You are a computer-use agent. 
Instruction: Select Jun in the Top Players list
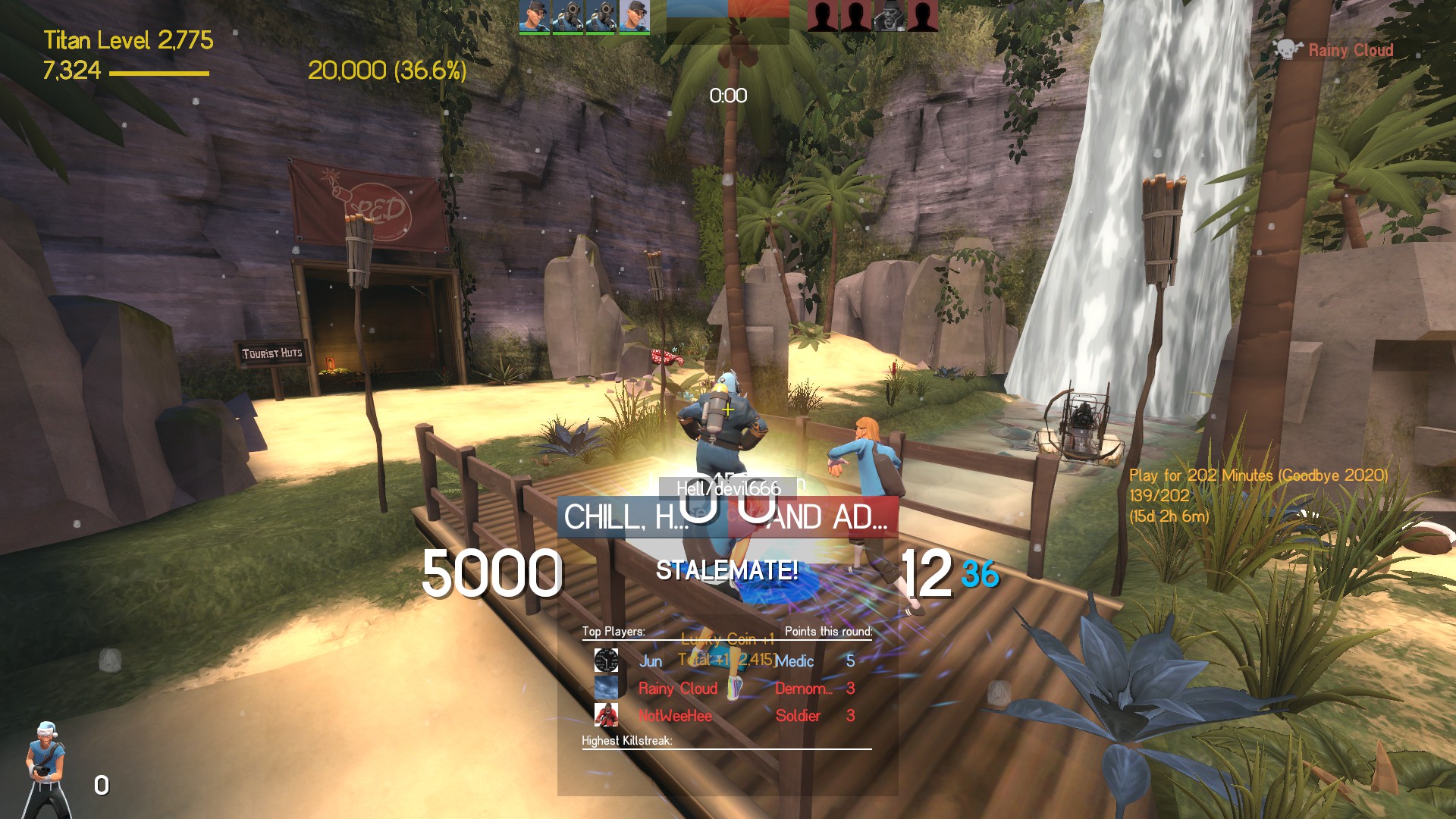pos(651,661)
